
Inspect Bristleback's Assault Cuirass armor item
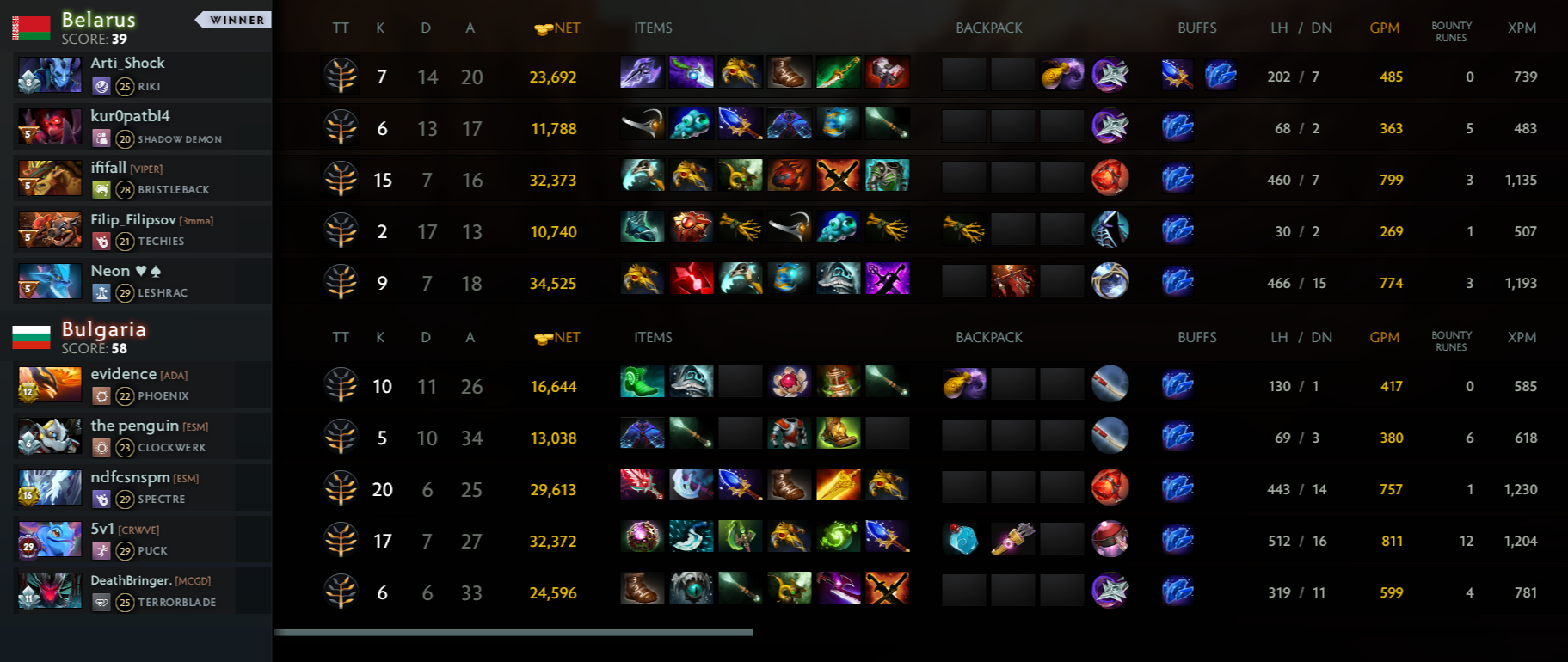click(887, 175)
